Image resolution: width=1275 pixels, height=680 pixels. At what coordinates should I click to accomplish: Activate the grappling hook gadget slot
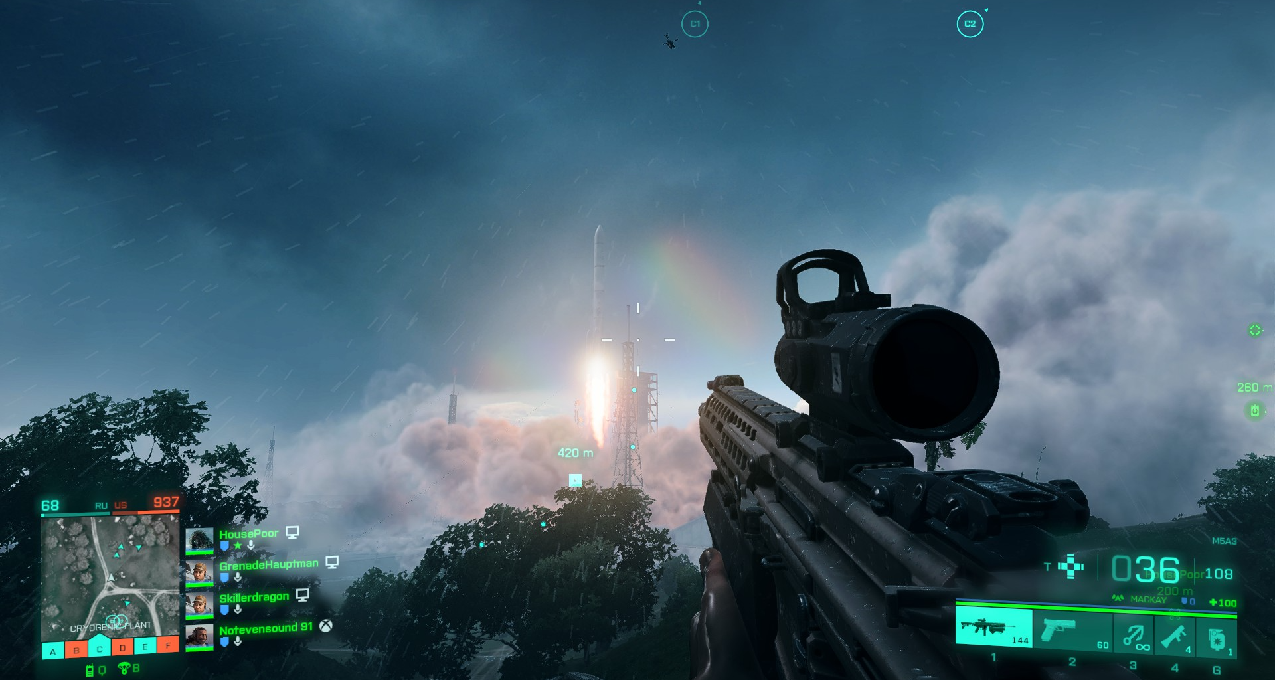tap(1133, 633)
